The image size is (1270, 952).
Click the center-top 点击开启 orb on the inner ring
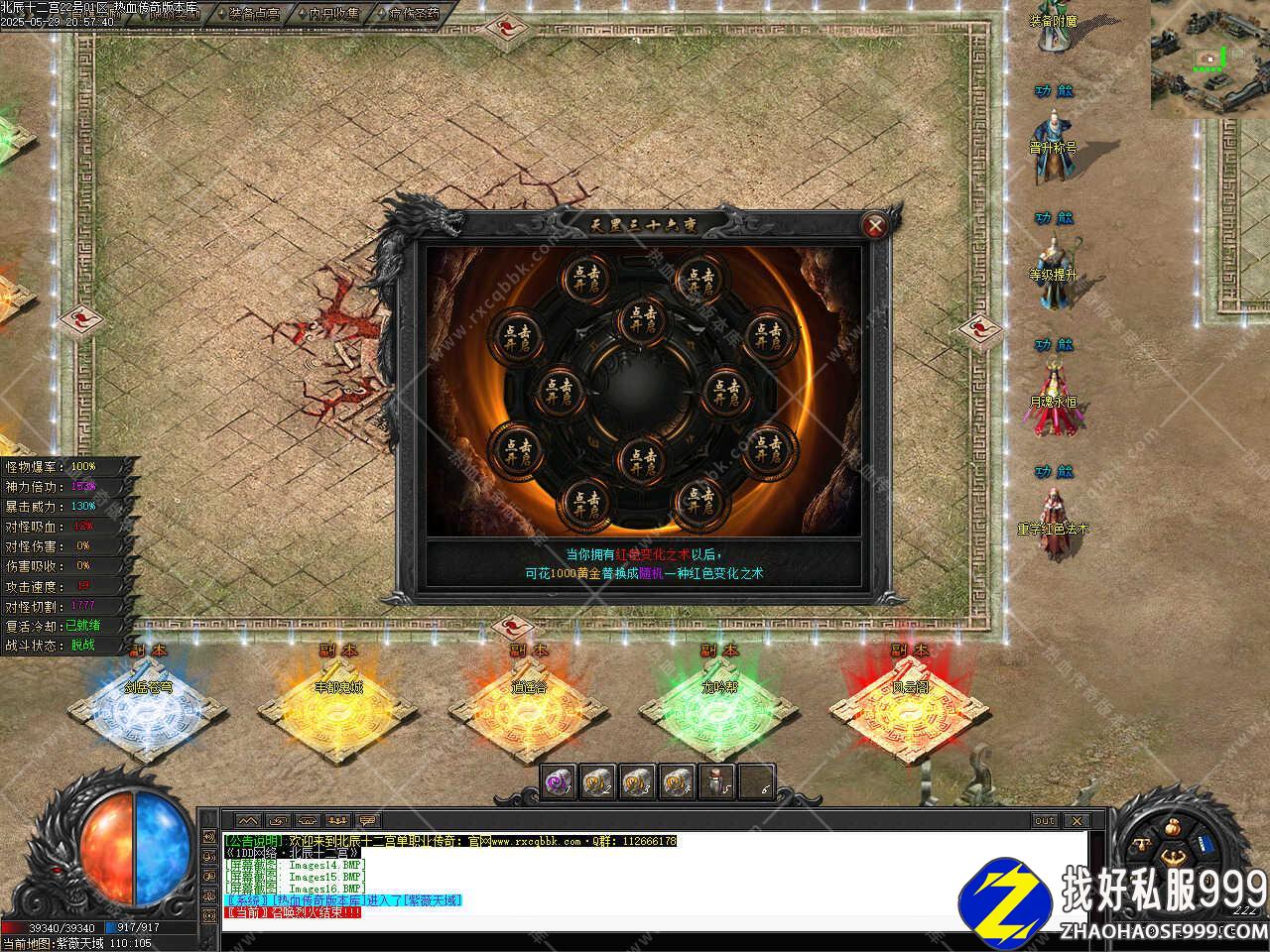click(x=638, y=321)
